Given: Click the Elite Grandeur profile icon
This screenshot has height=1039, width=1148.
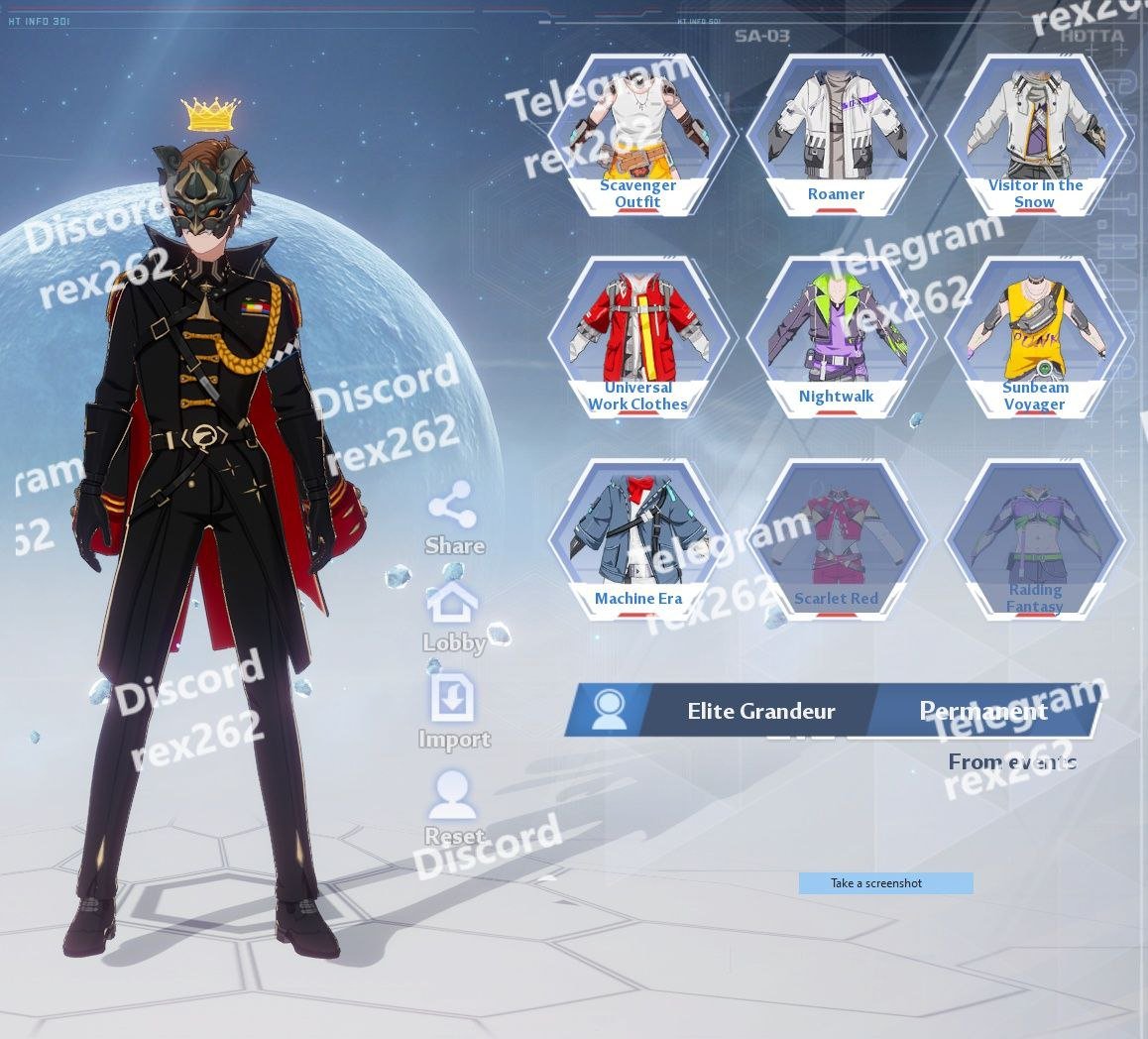Looking at the screenshot, I should click(x=609, y=710).
